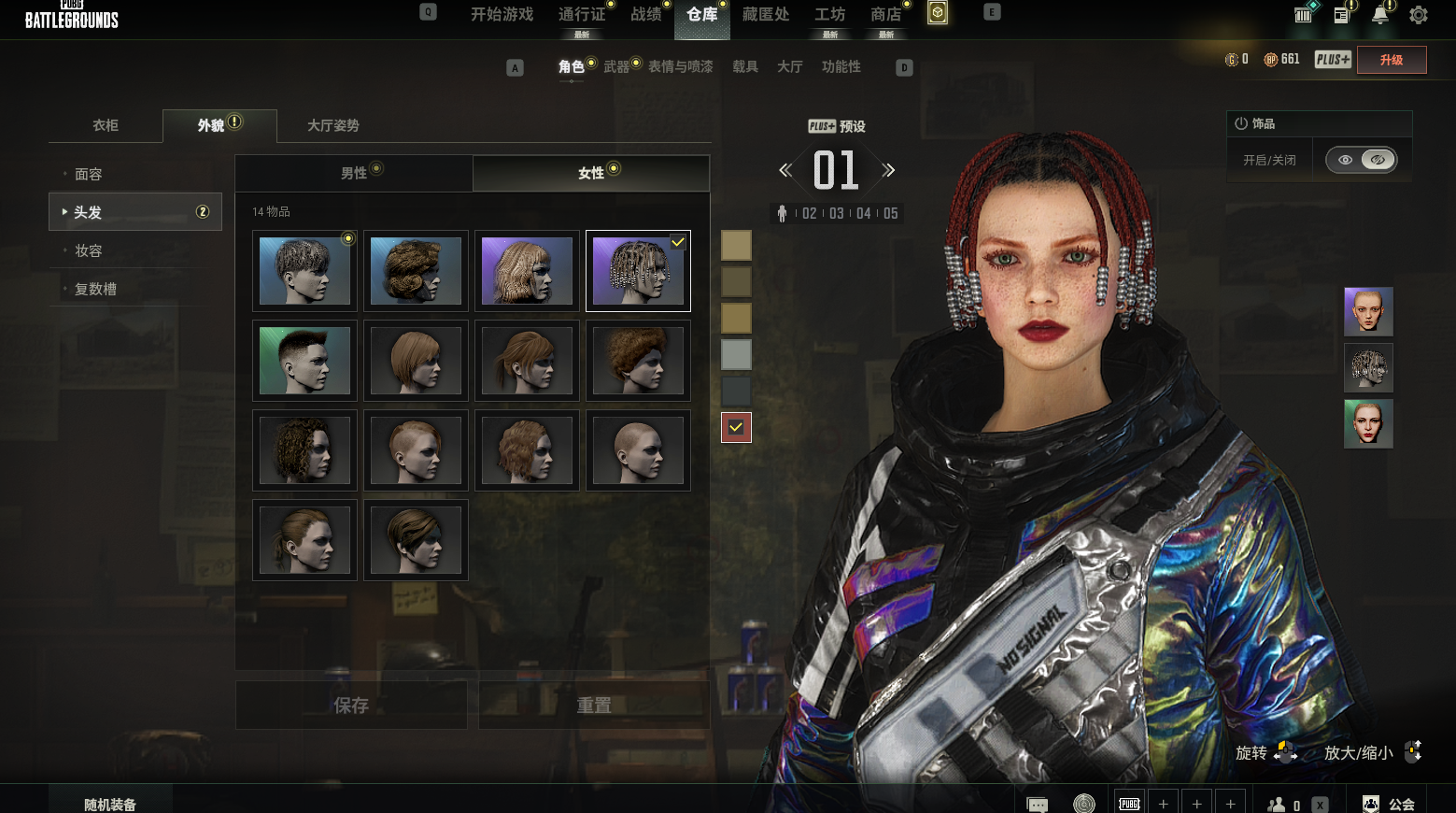This screenshot has height=813, width=1456.
Task: Open the 开始游戏 (Play) menu
Action: [502, 15]
